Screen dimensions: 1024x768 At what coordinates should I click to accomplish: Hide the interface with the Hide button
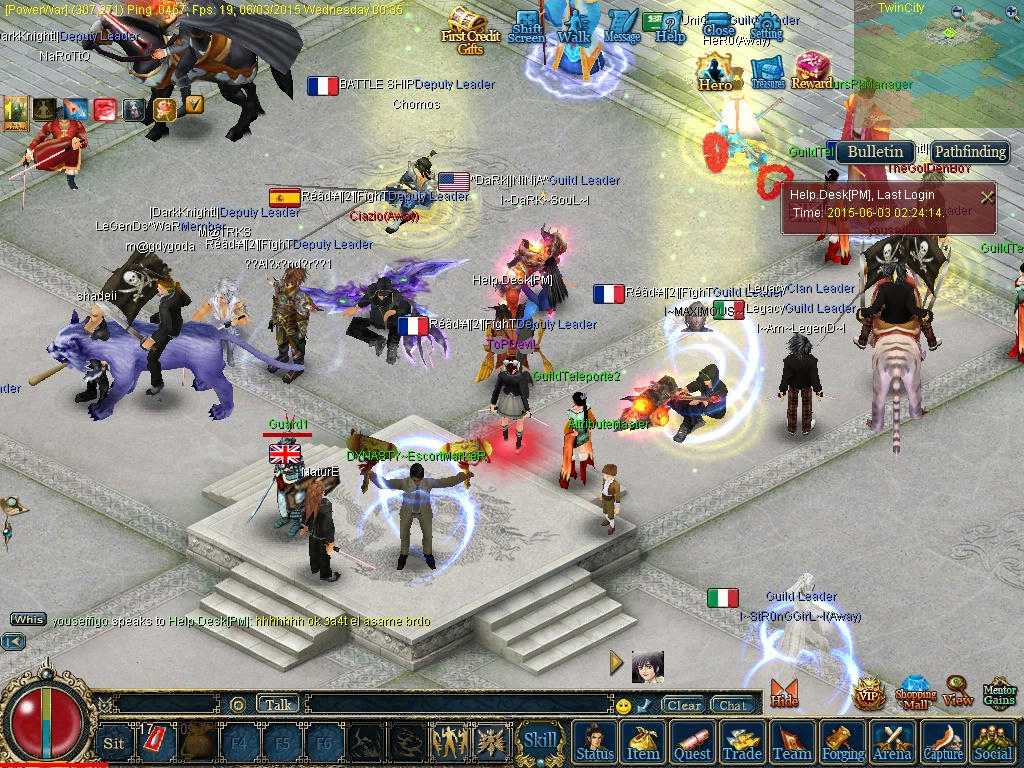pyautogui.click(x=784, y=693)
